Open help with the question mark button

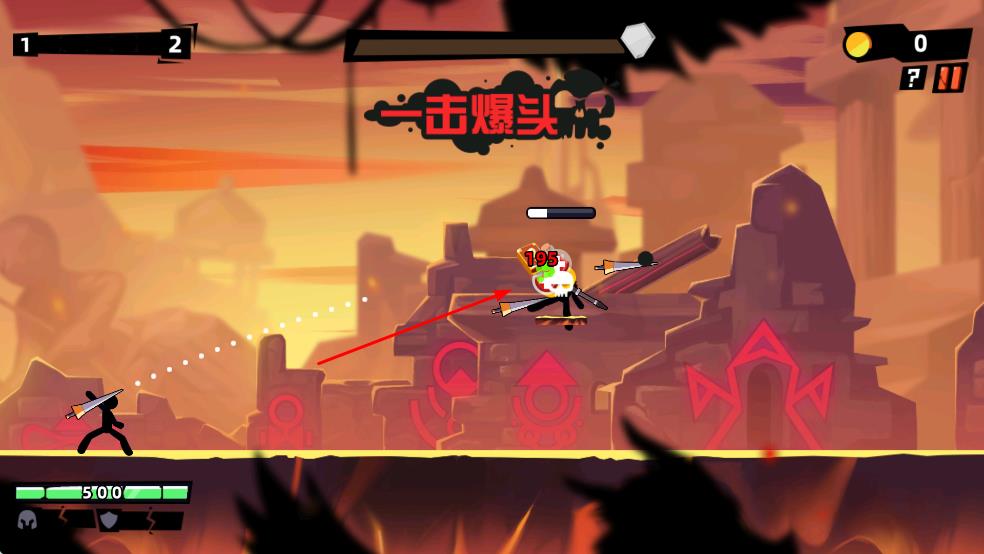912,78
